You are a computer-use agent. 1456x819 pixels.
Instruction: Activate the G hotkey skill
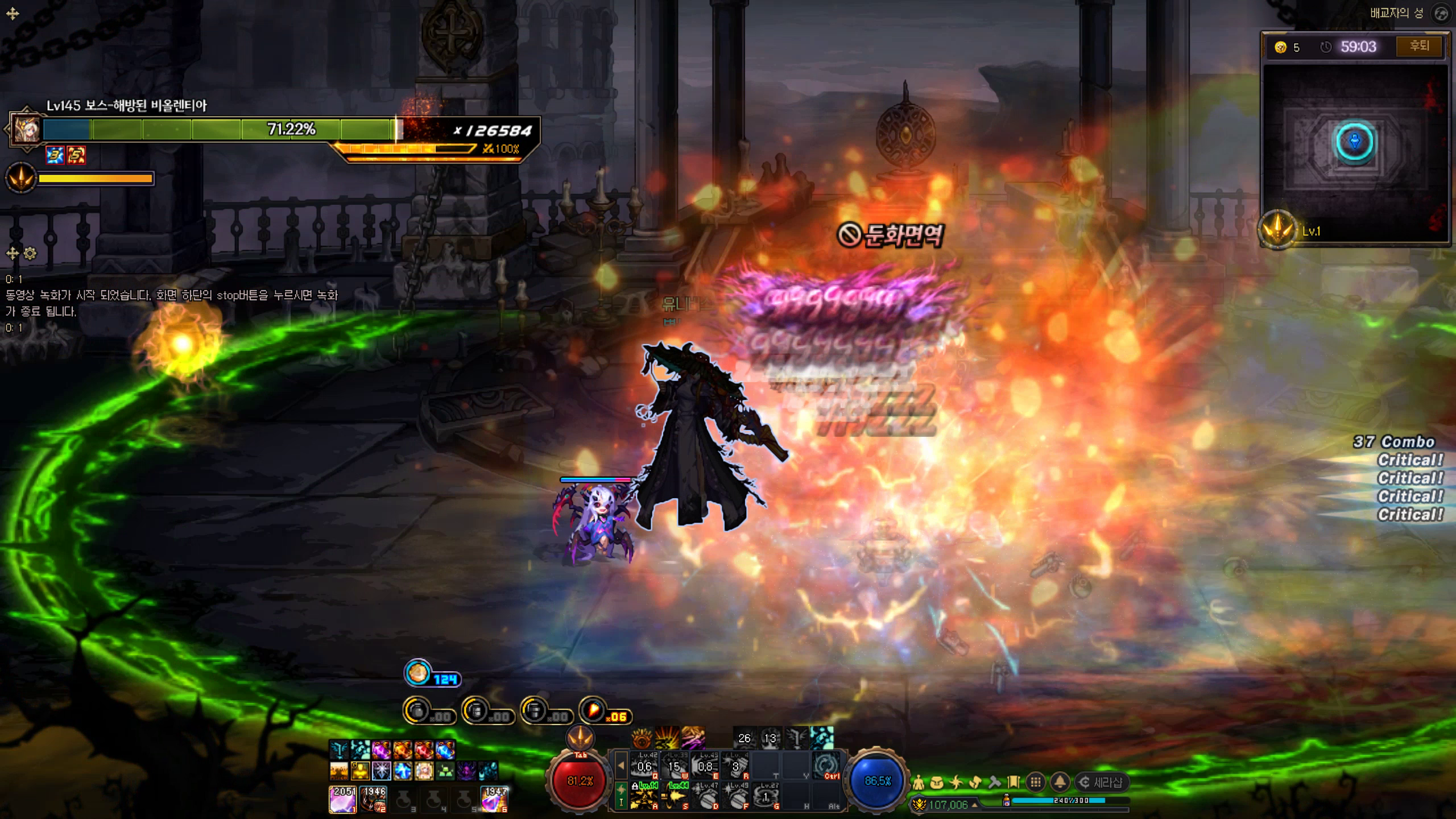[x=766, y=796]
